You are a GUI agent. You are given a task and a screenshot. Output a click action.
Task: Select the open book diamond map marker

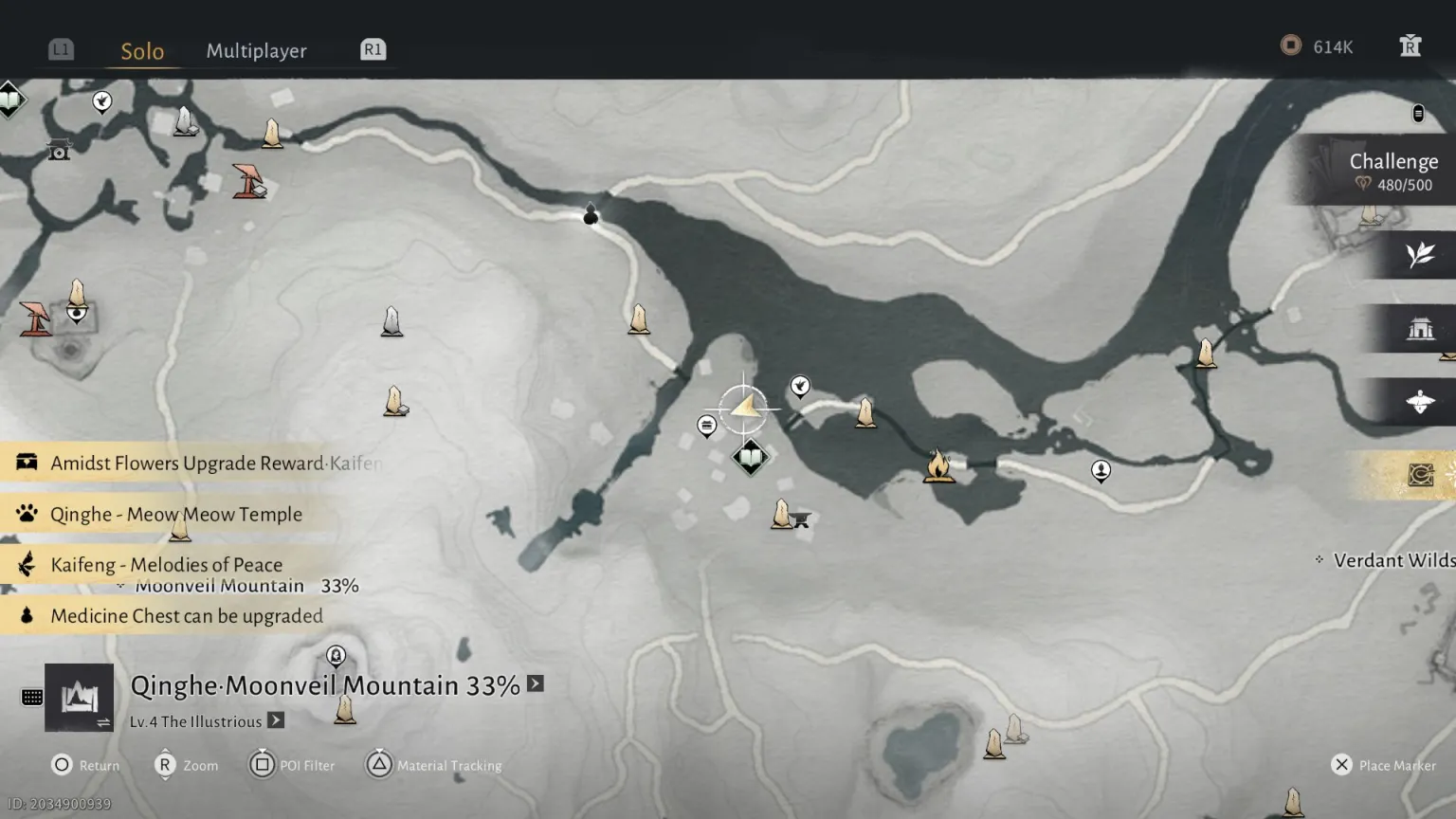pyautogui.click(x=750, y=458)
